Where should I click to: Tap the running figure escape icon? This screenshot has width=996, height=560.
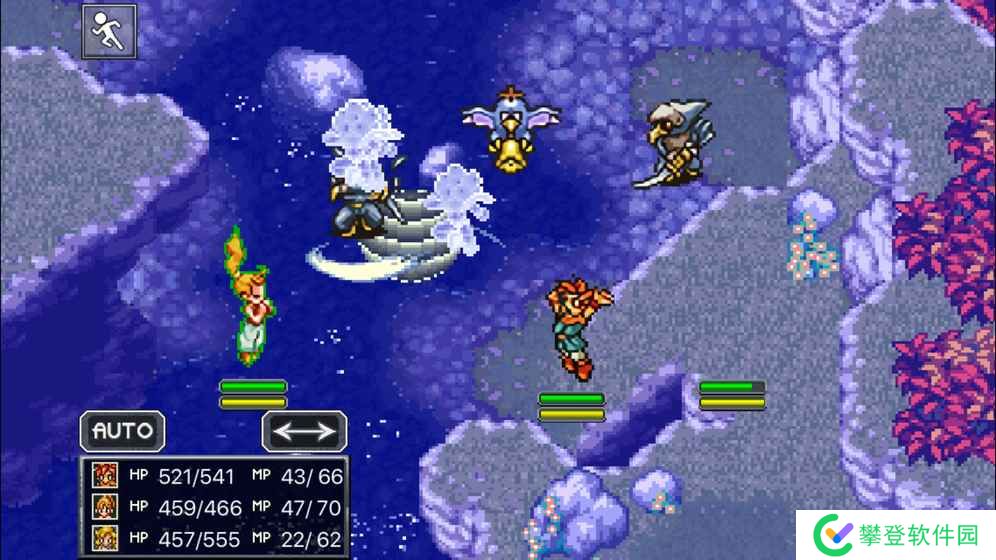(x=108, y=32)
